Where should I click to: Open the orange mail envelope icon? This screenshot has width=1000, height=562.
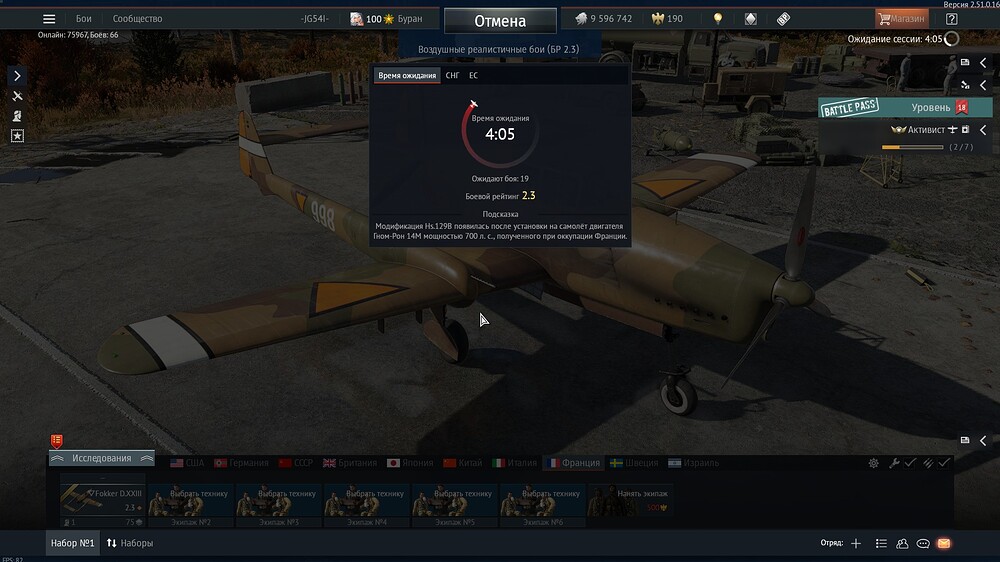(x=943, y=543)
